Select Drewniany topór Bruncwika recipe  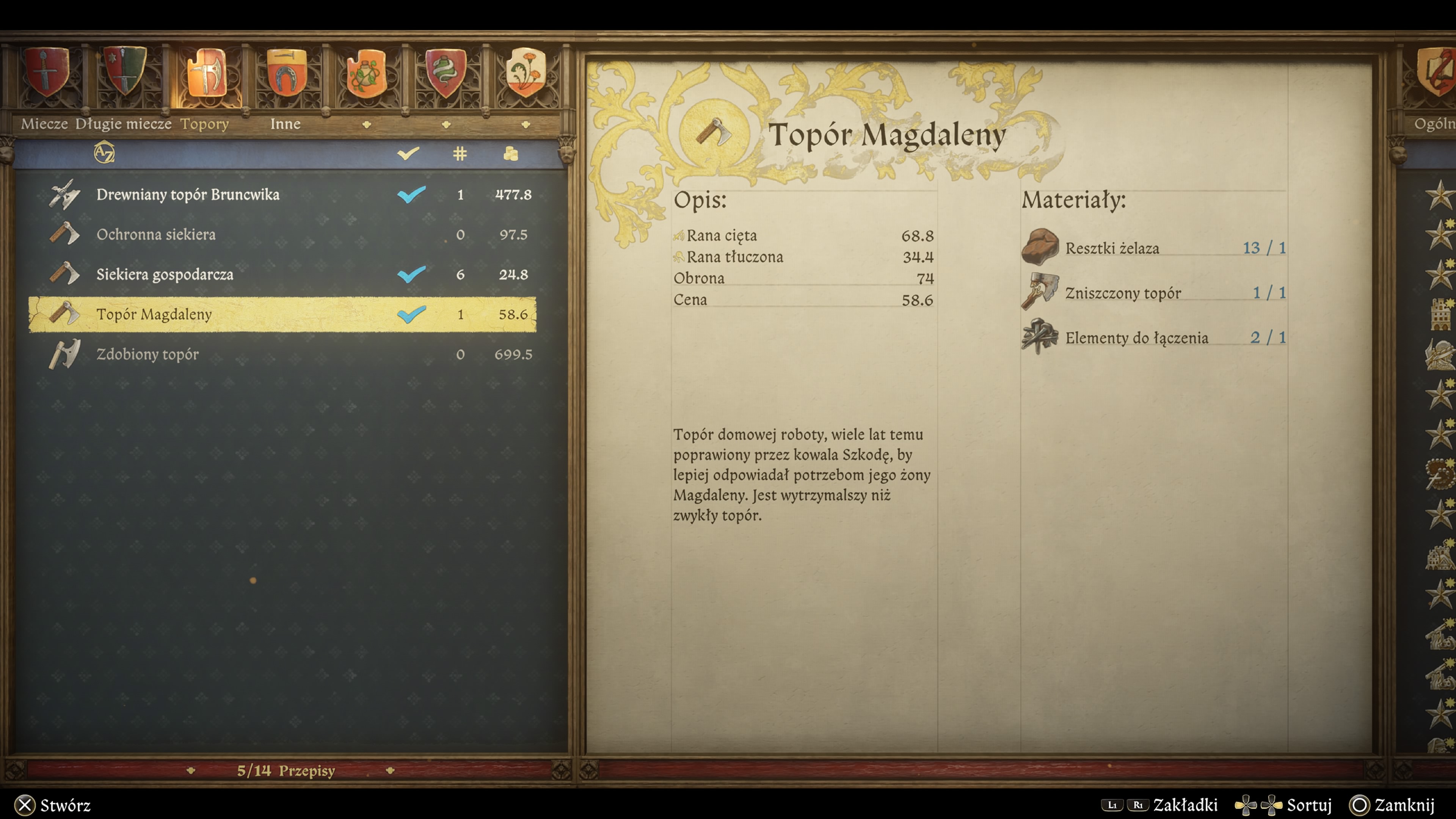coord(188,195)
